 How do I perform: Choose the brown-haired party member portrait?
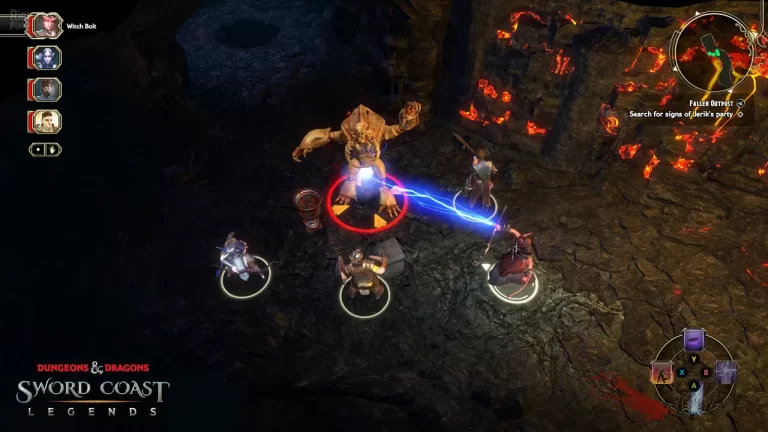pos(46,89)
